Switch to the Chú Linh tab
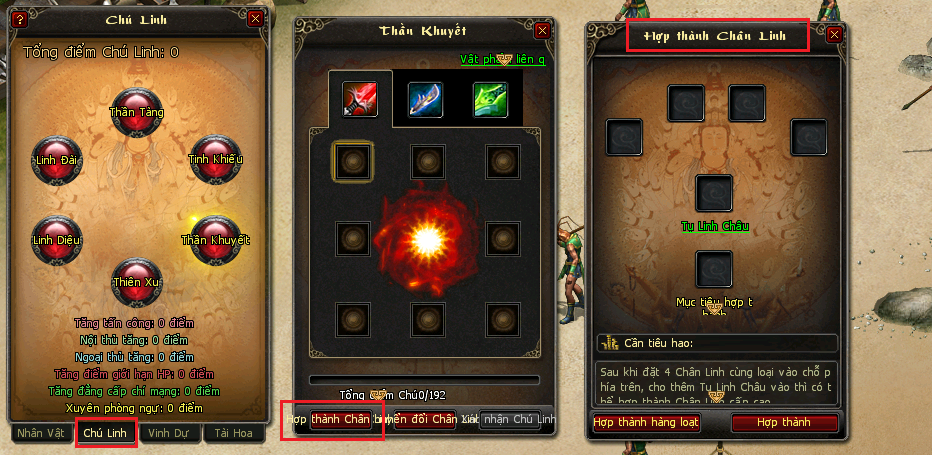This screenshot has height=455, width=932. 106,433
